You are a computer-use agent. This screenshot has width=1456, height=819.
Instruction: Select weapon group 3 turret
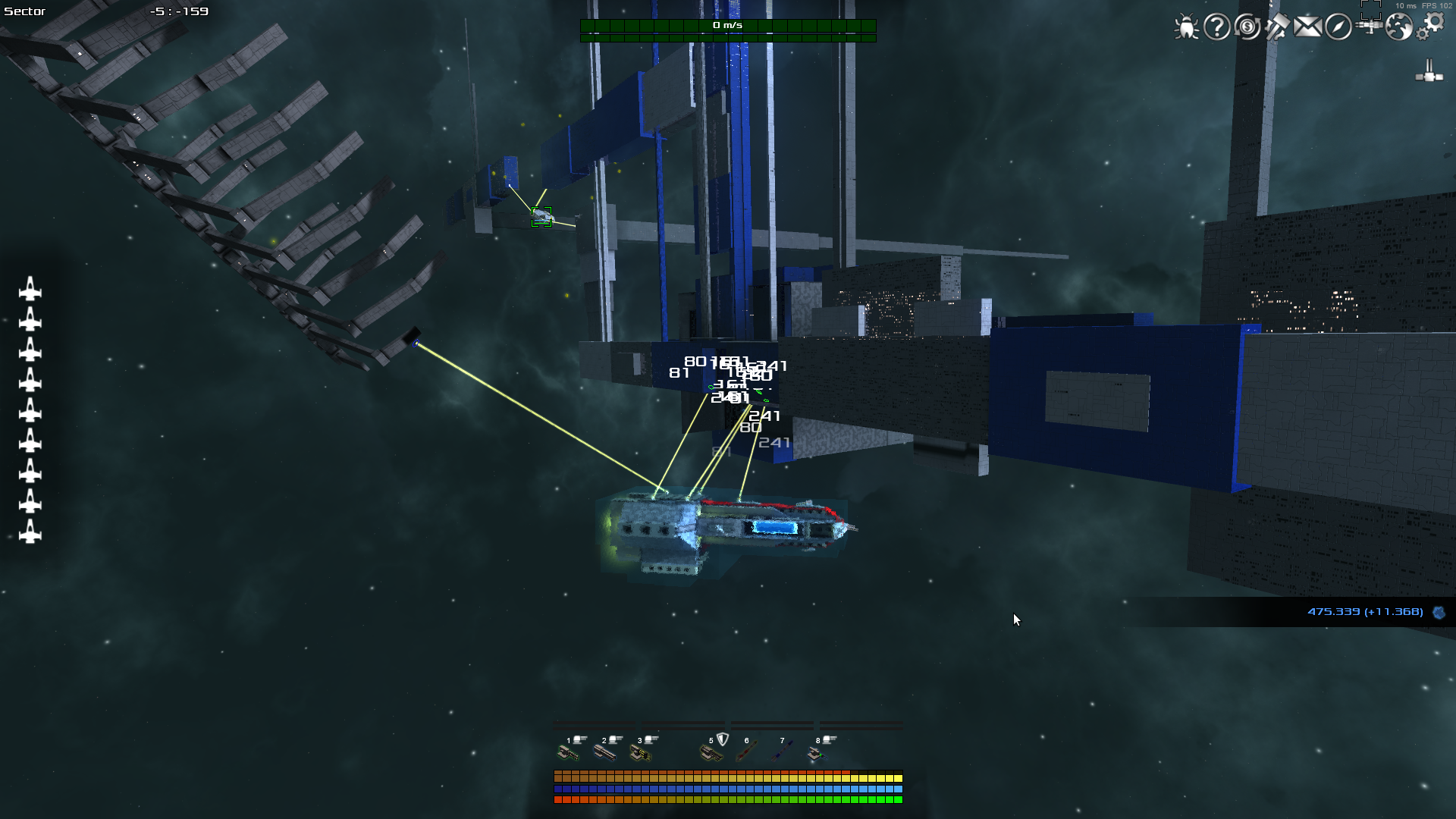click(x=640, y=752)
